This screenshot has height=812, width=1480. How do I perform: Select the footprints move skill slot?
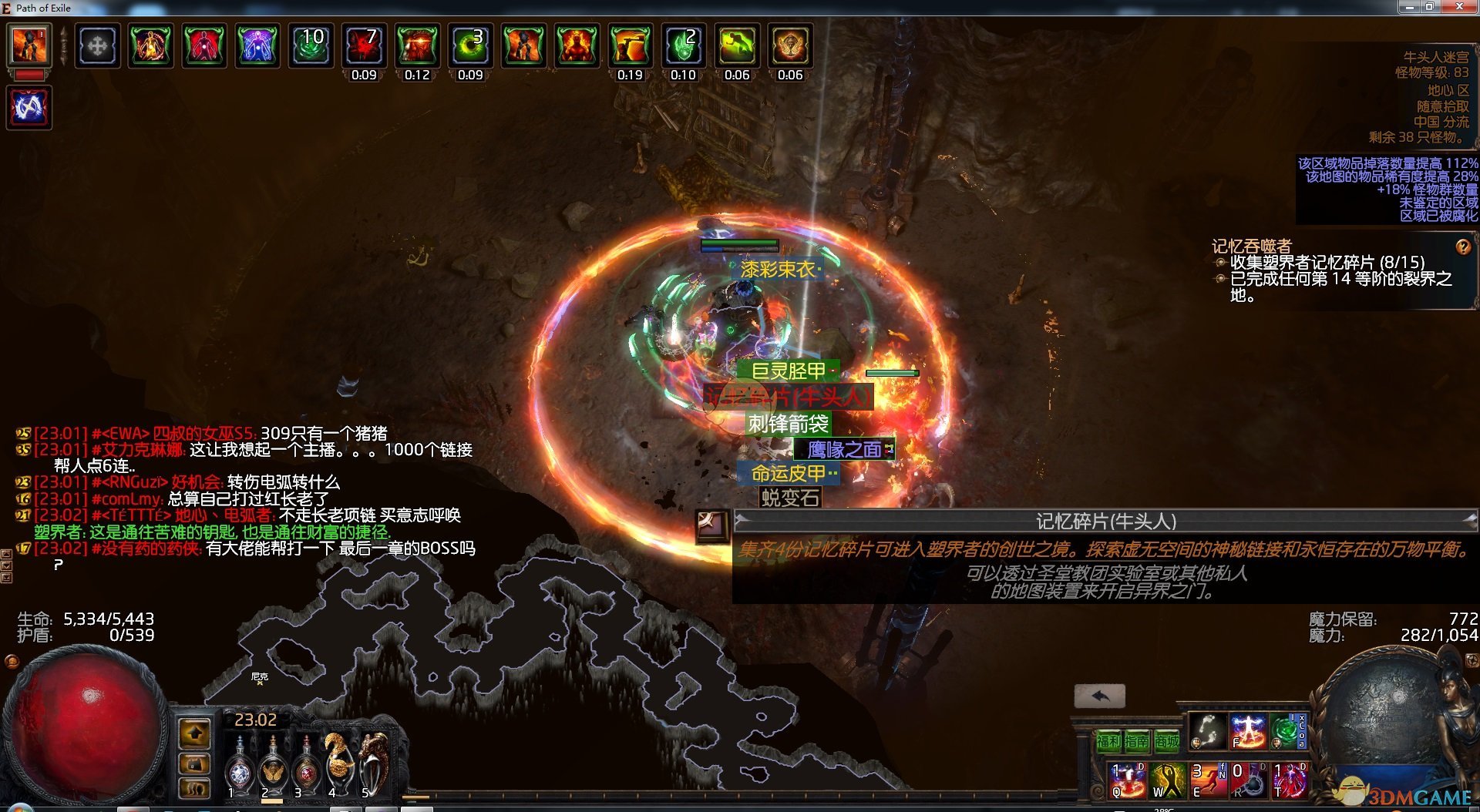pyautogui.click(x=1207, y=730)
